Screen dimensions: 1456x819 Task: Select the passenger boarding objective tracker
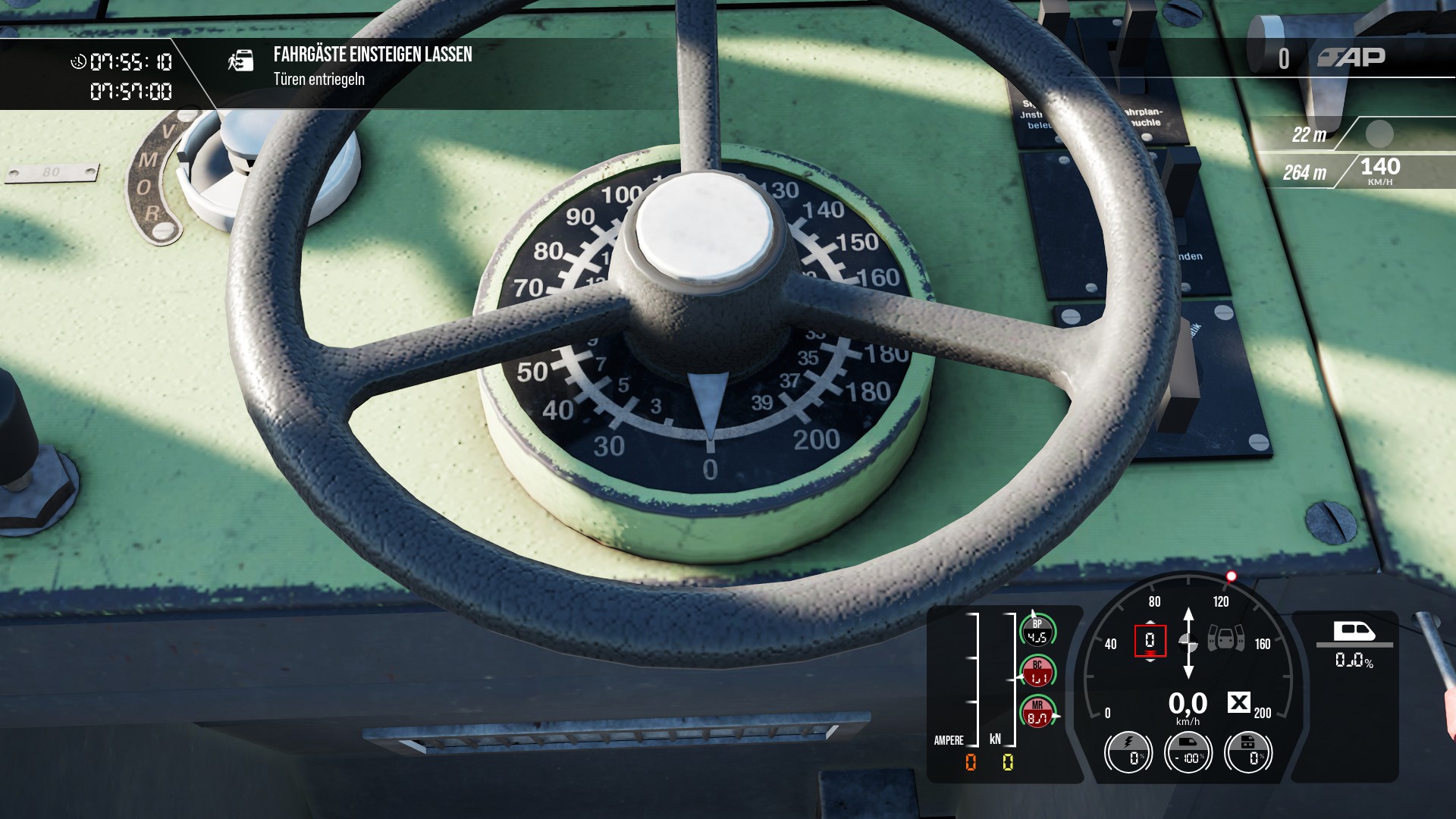[372, 66]
